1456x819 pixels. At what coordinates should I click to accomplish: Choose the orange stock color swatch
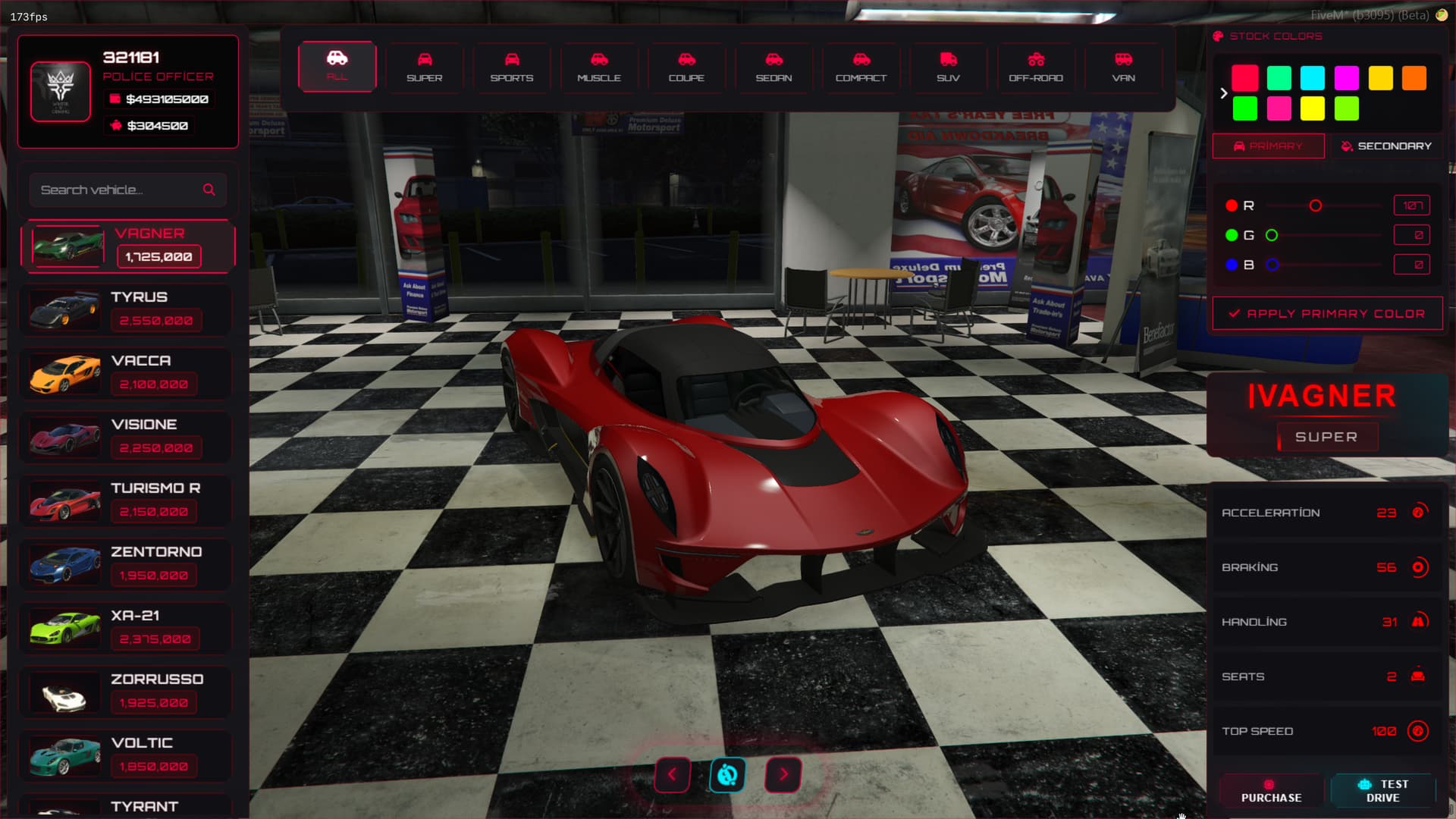pos(1414,78)
